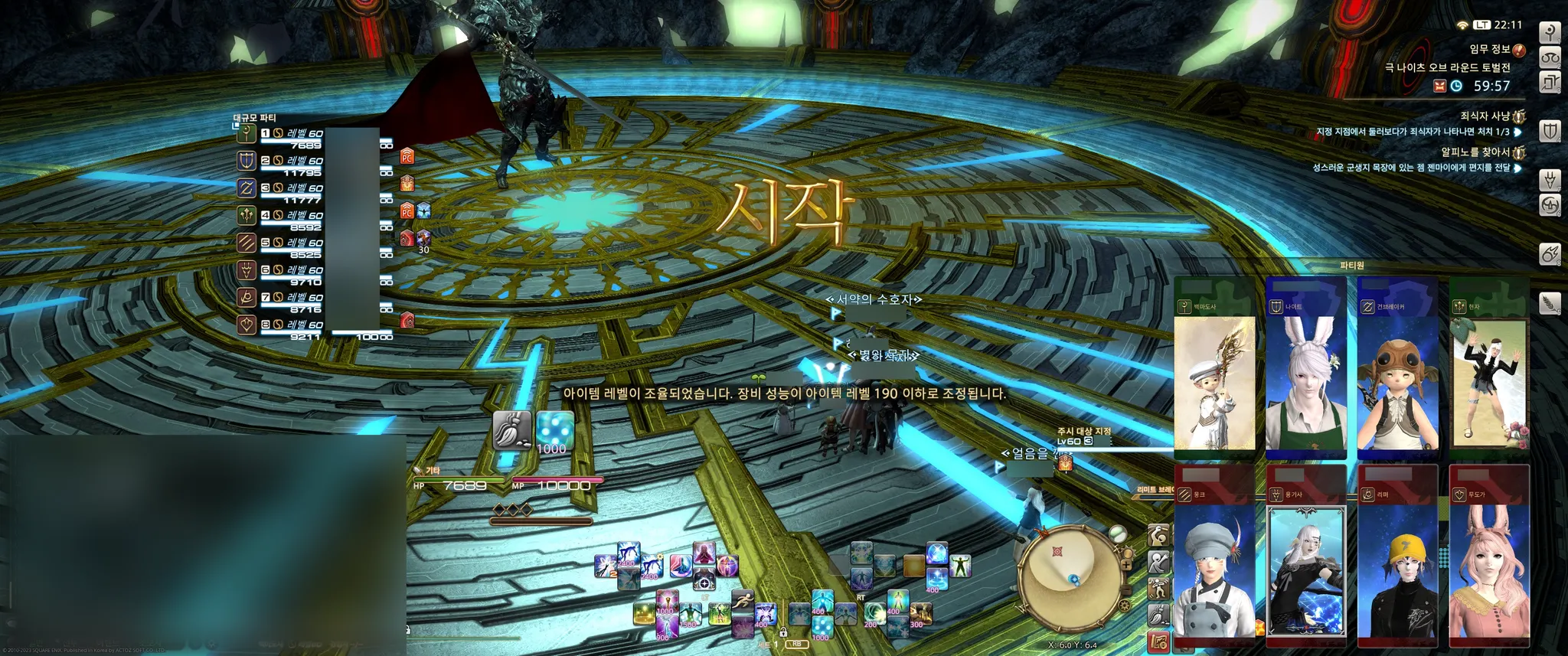This screenshot has width=1568, height=656.
Task: Open minimap settings gear
Action: 1124,605
